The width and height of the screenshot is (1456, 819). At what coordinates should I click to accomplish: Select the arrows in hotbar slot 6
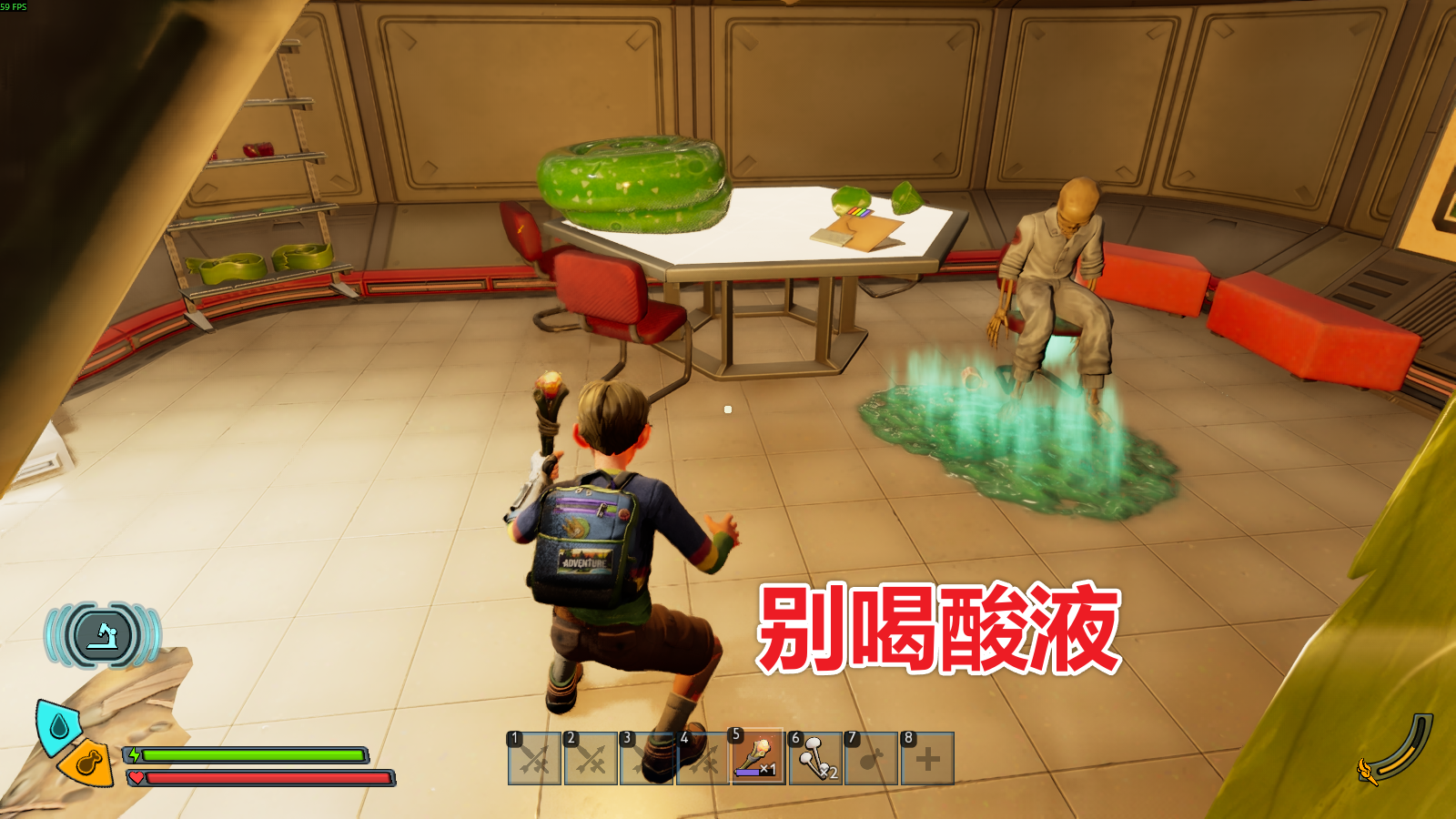point(814,756)
